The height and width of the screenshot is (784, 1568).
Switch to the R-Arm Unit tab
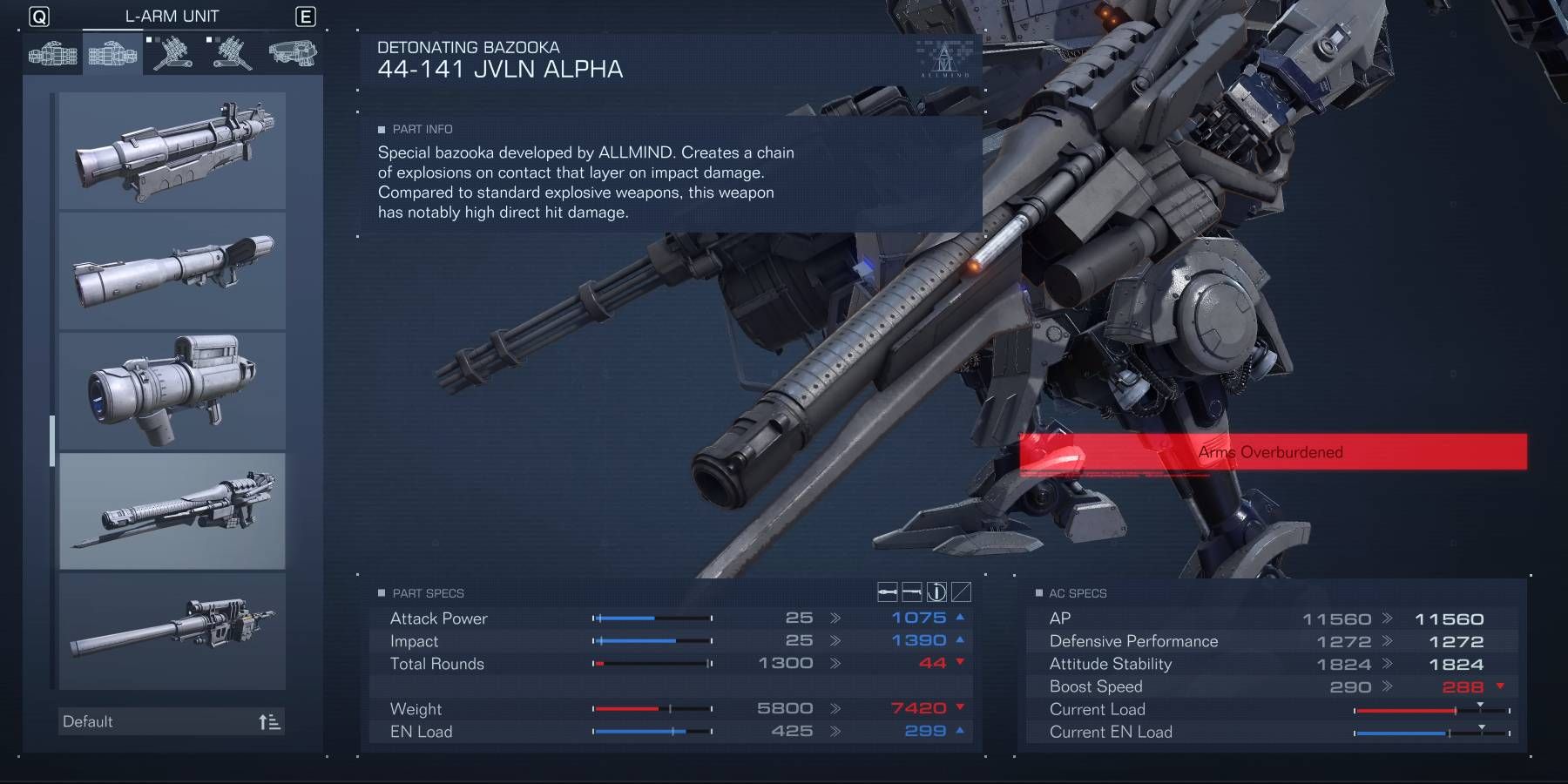point(52,53)
